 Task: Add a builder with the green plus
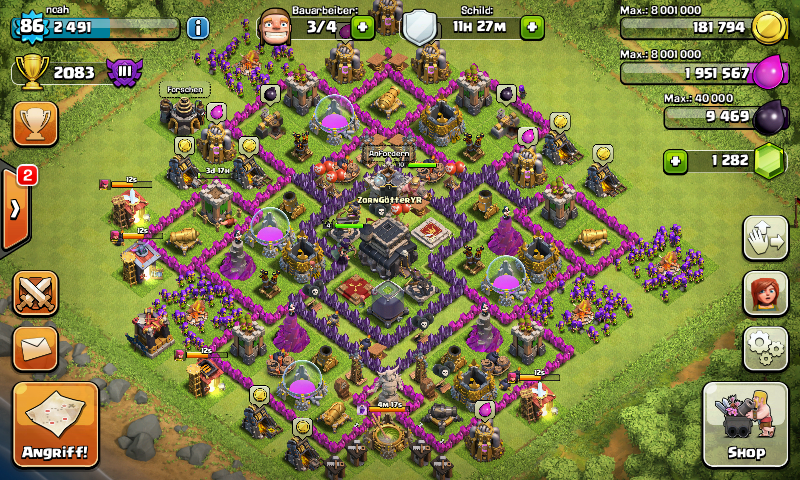coord(362,27)
